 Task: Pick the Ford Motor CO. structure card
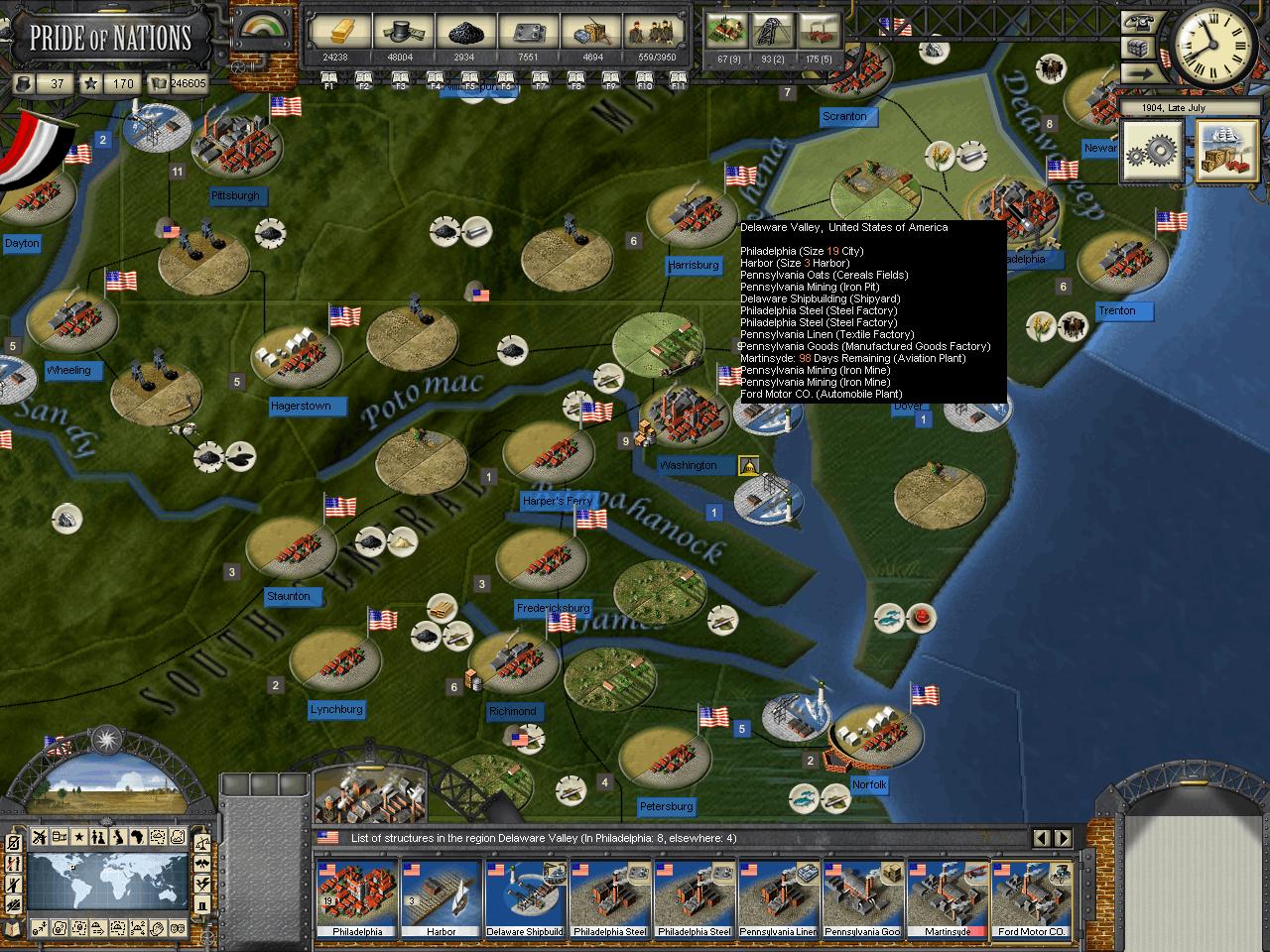pyautogui.click(x=1032, y=897)
